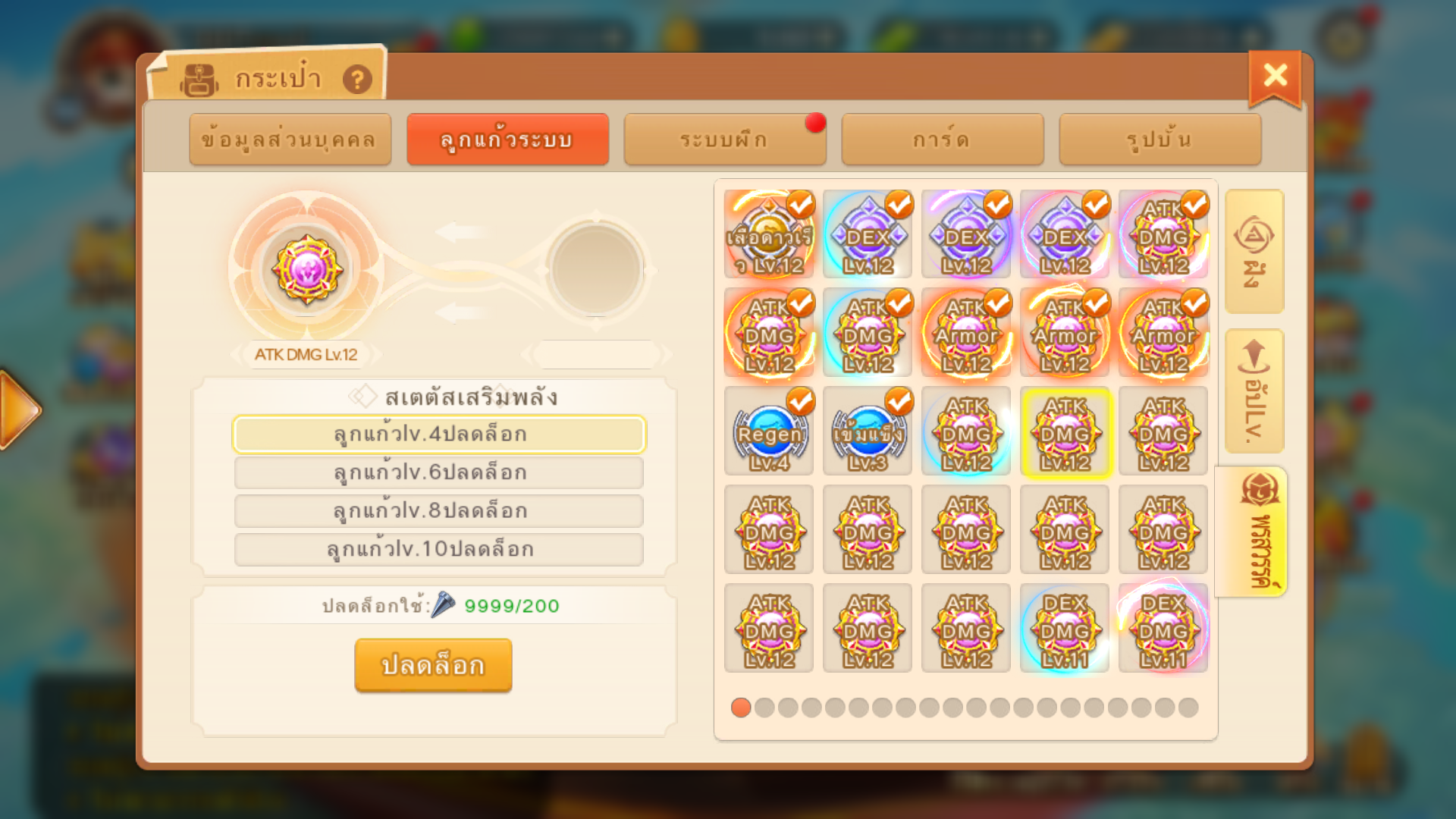
Task: Select the ลูกแก้วlv.8ปลดล็อก stat row
Action: pos(439,511)
